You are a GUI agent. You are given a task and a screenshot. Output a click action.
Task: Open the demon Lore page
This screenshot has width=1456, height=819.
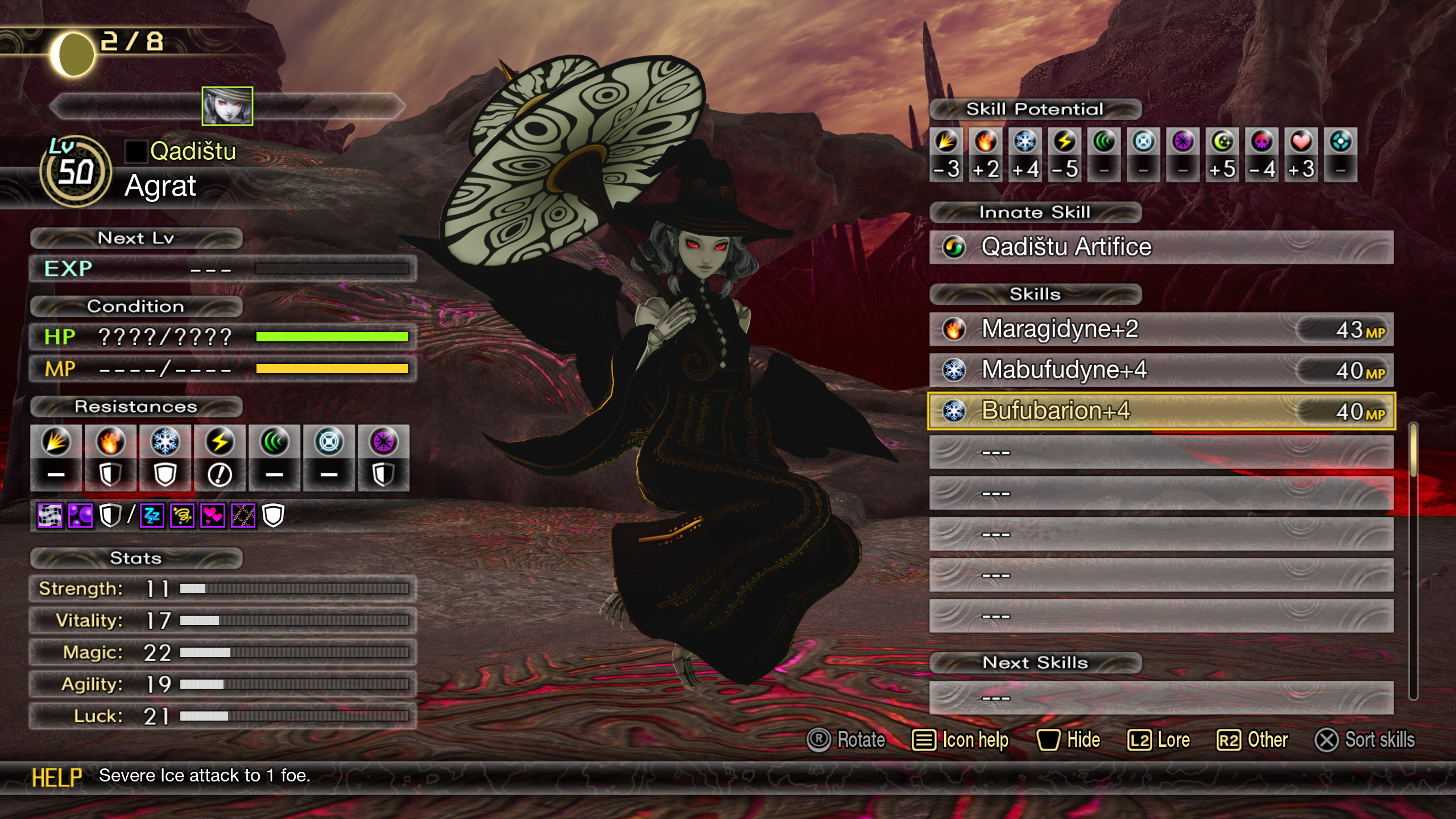coord(1159,740)
